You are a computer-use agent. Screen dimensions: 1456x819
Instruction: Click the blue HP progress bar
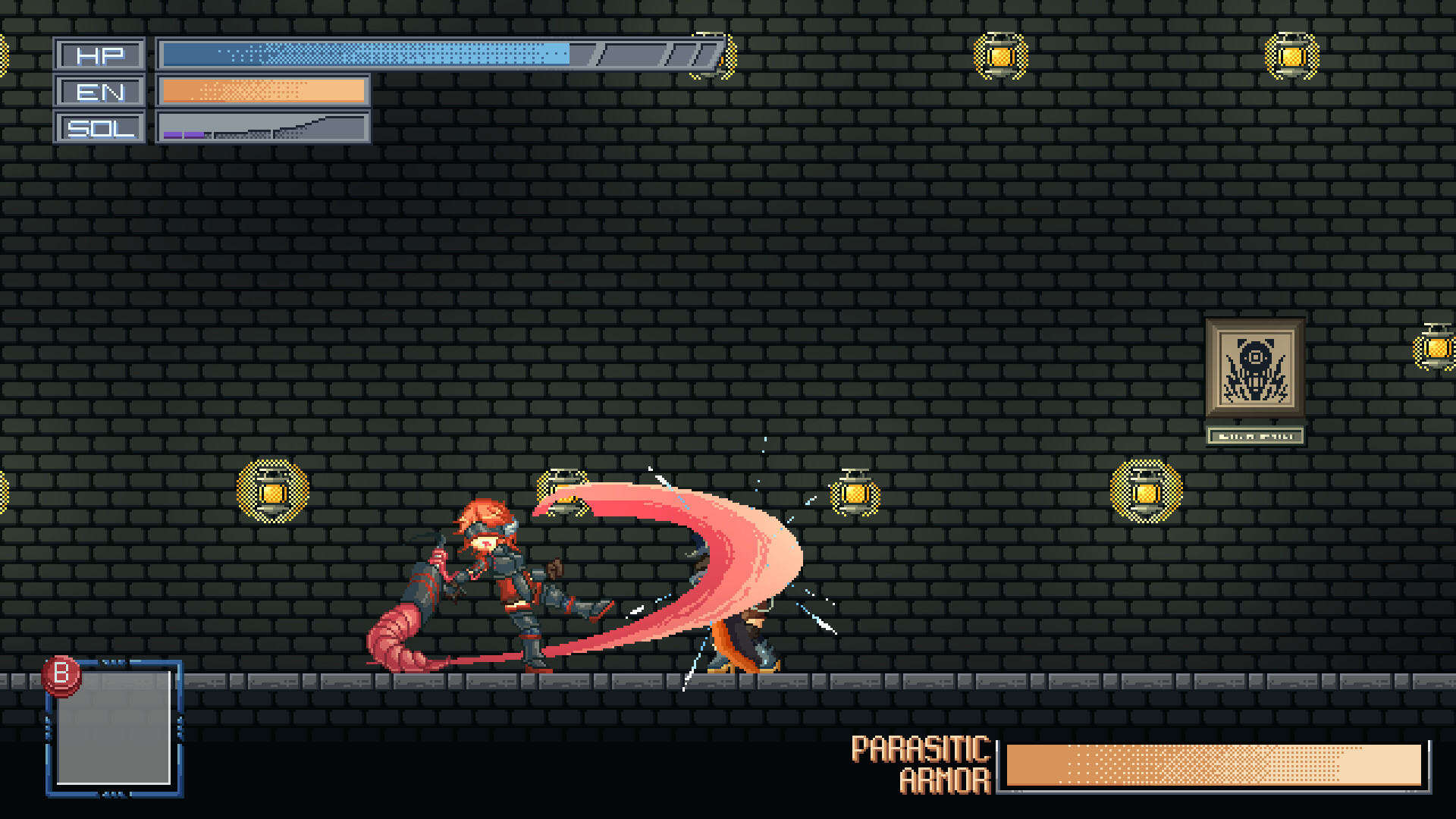point(364,54)
